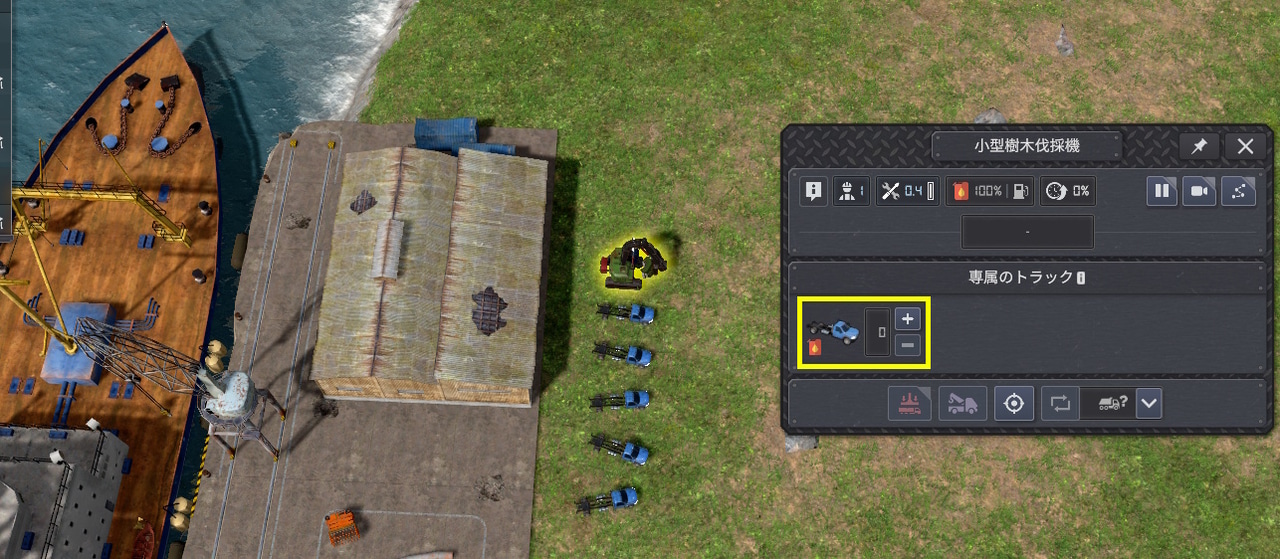Click the crosshair target button
The height and width of the screenshot is (559, 1280).
click(x=1014, y=404)
